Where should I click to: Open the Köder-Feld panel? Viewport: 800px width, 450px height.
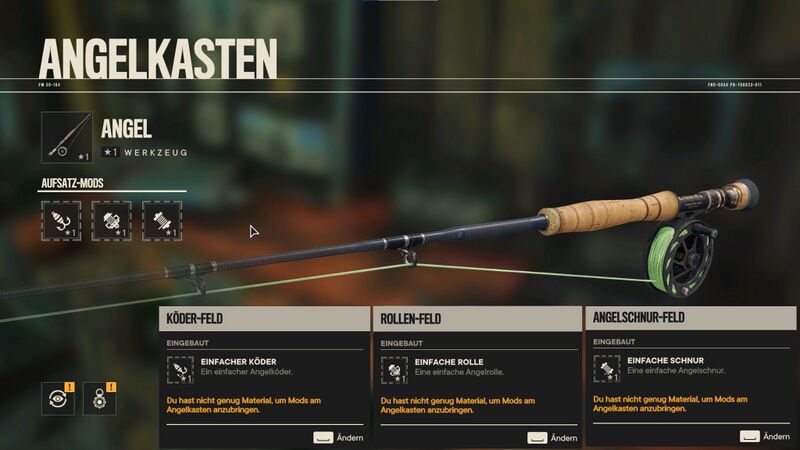pos(264,319)
